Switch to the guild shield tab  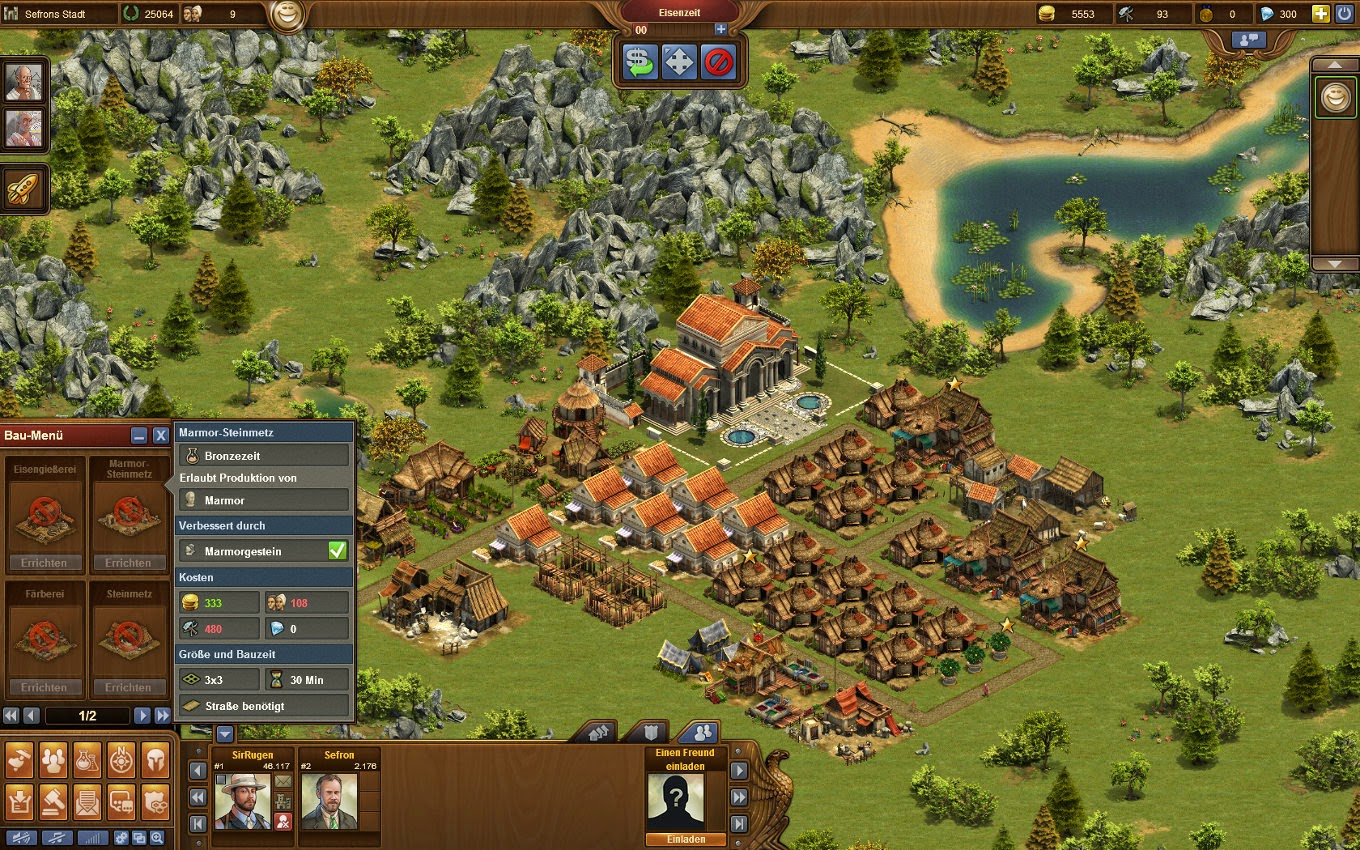click(652, 732)
